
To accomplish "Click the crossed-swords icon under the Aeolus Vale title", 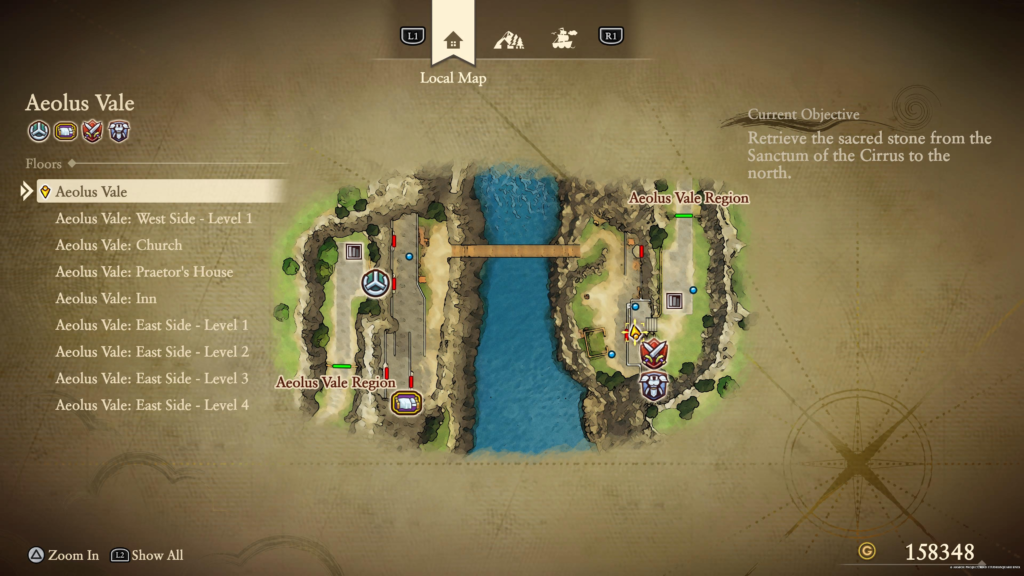I will click(x=92, y=131).
